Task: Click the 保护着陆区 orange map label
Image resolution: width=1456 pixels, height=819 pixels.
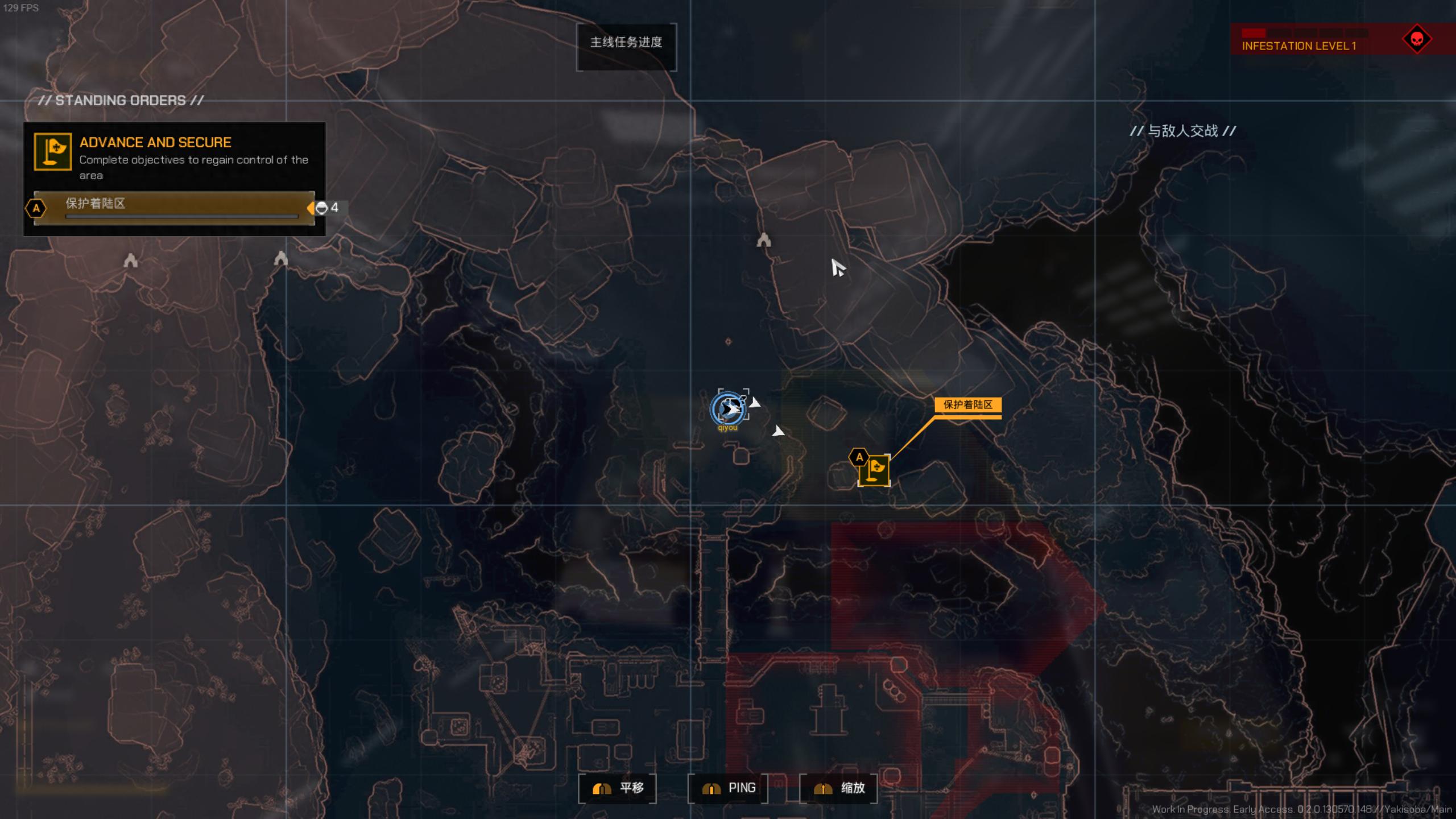Action: pyautogui.click(x=967, y=405)
